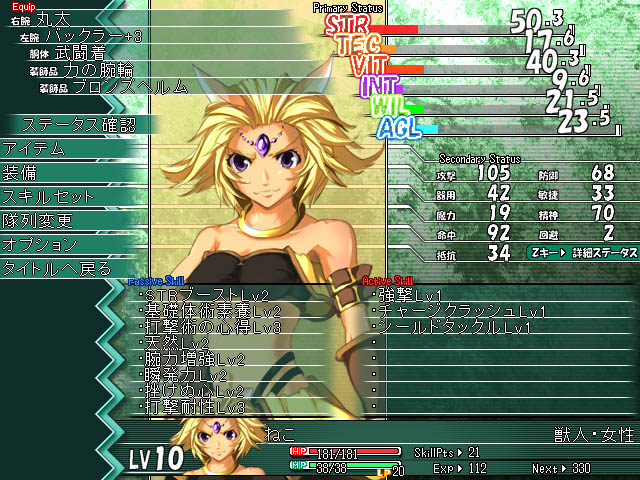The width and height of the screenshot is (640, 480).
Task: Click the 強撃Lv1 active skill
Action: 410,295
